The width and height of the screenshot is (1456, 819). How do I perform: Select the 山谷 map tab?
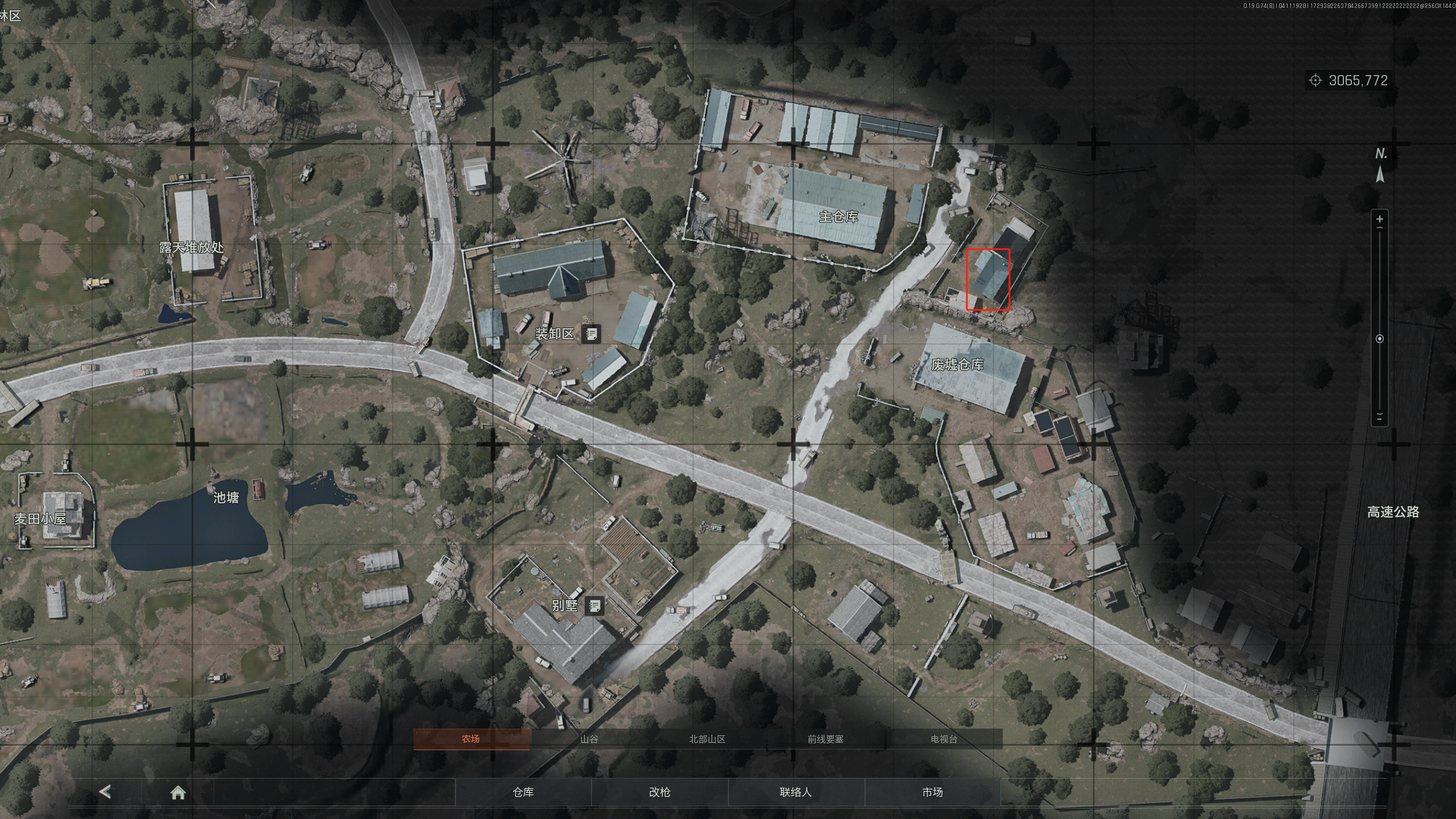589,739
